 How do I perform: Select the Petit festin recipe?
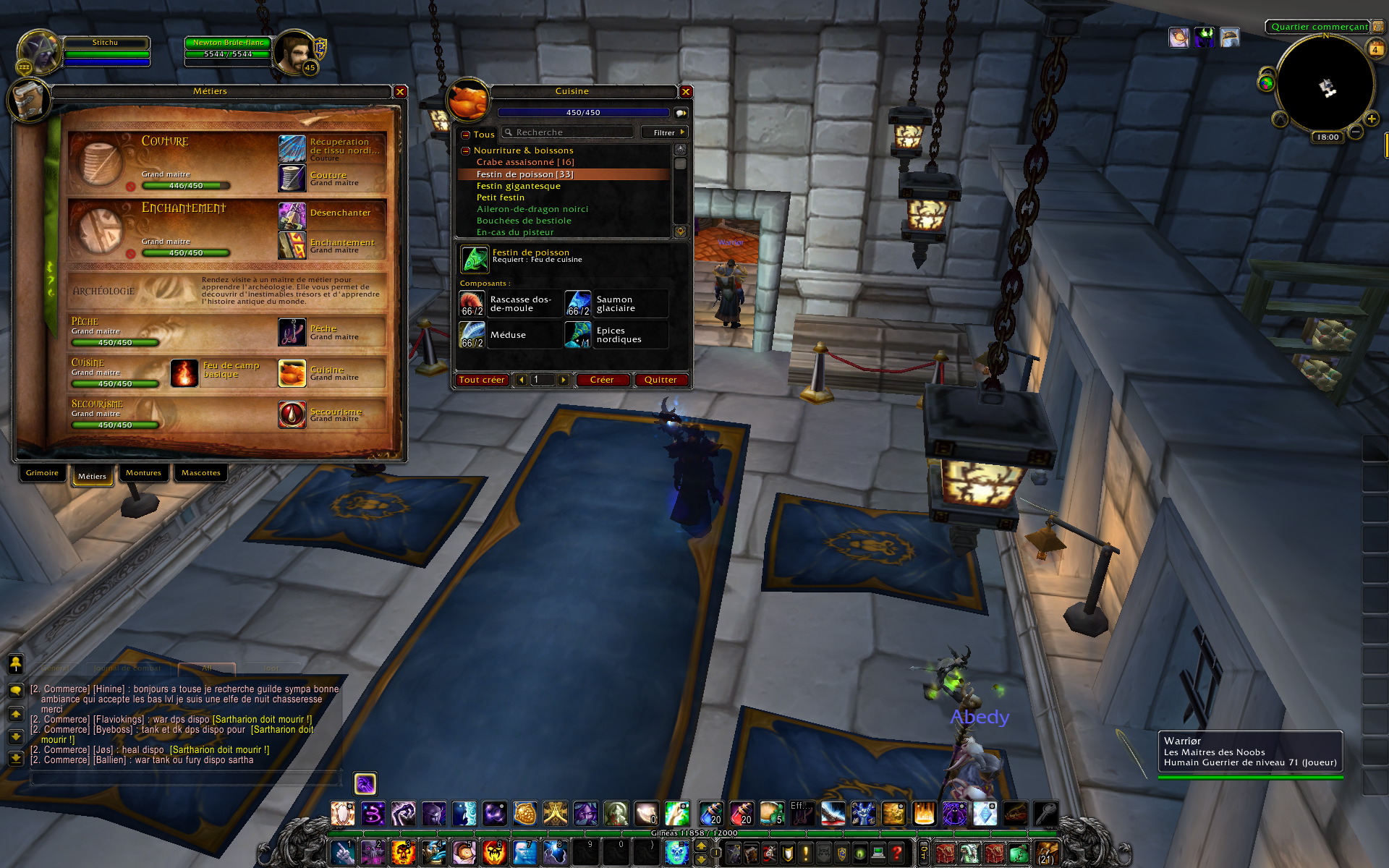[x=500, y=197]
